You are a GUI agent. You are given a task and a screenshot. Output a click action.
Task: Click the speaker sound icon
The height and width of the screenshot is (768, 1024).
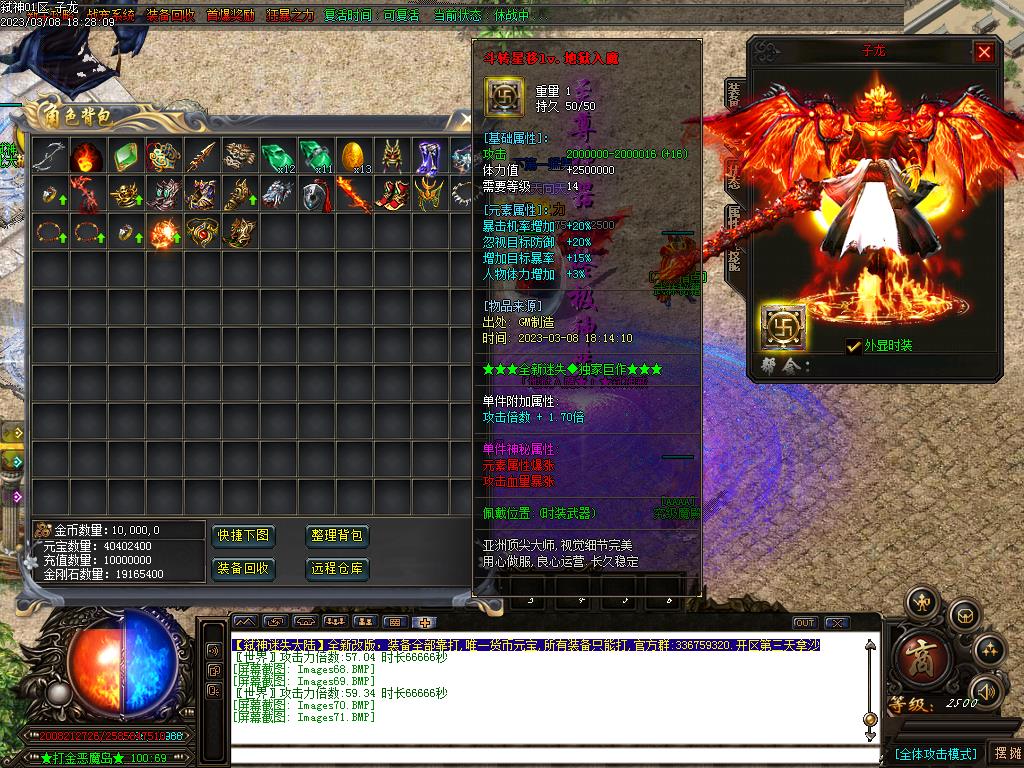[x=987, y=690]
